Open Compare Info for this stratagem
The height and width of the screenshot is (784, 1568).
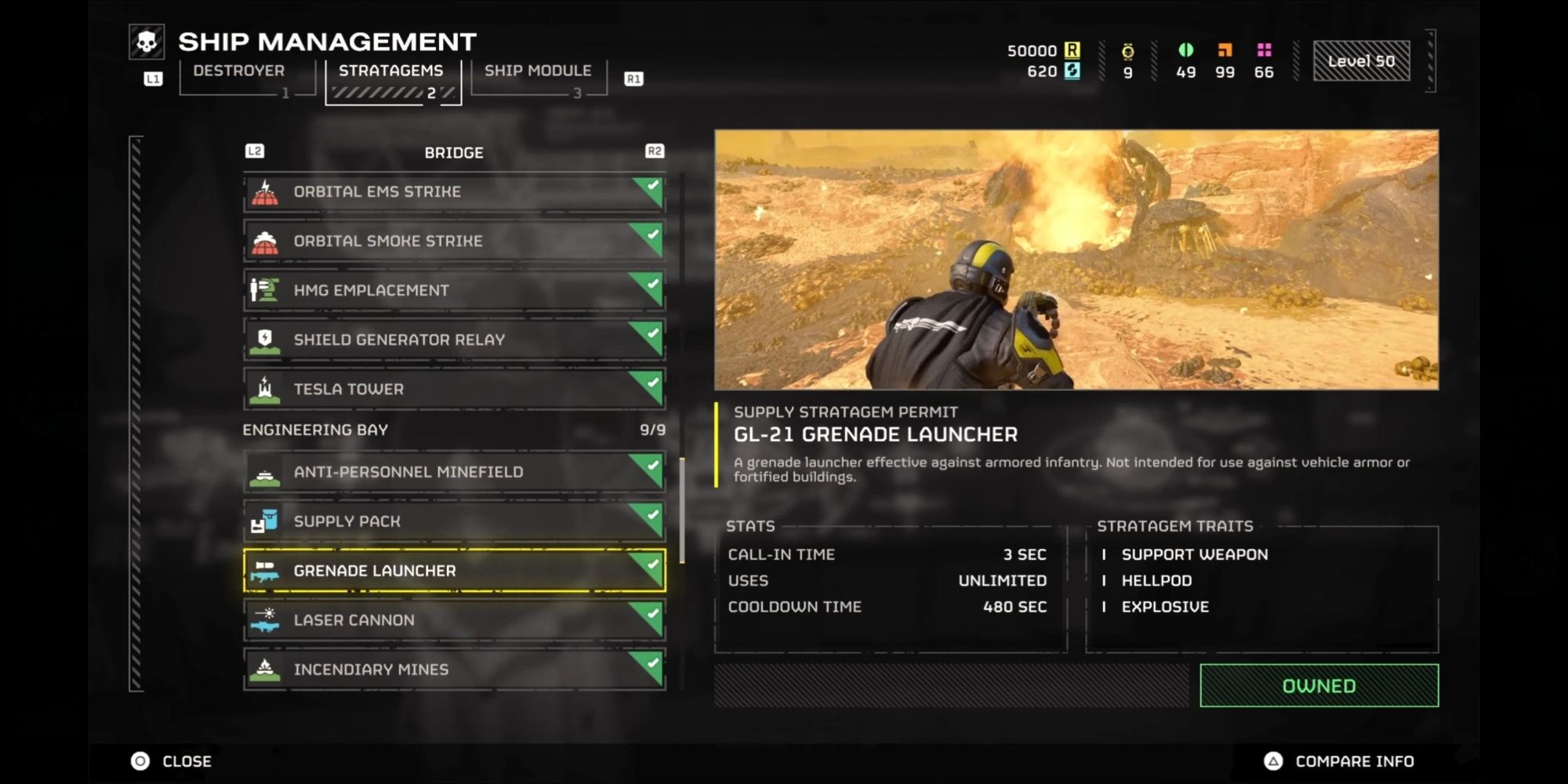click(x=1339, y=761)
